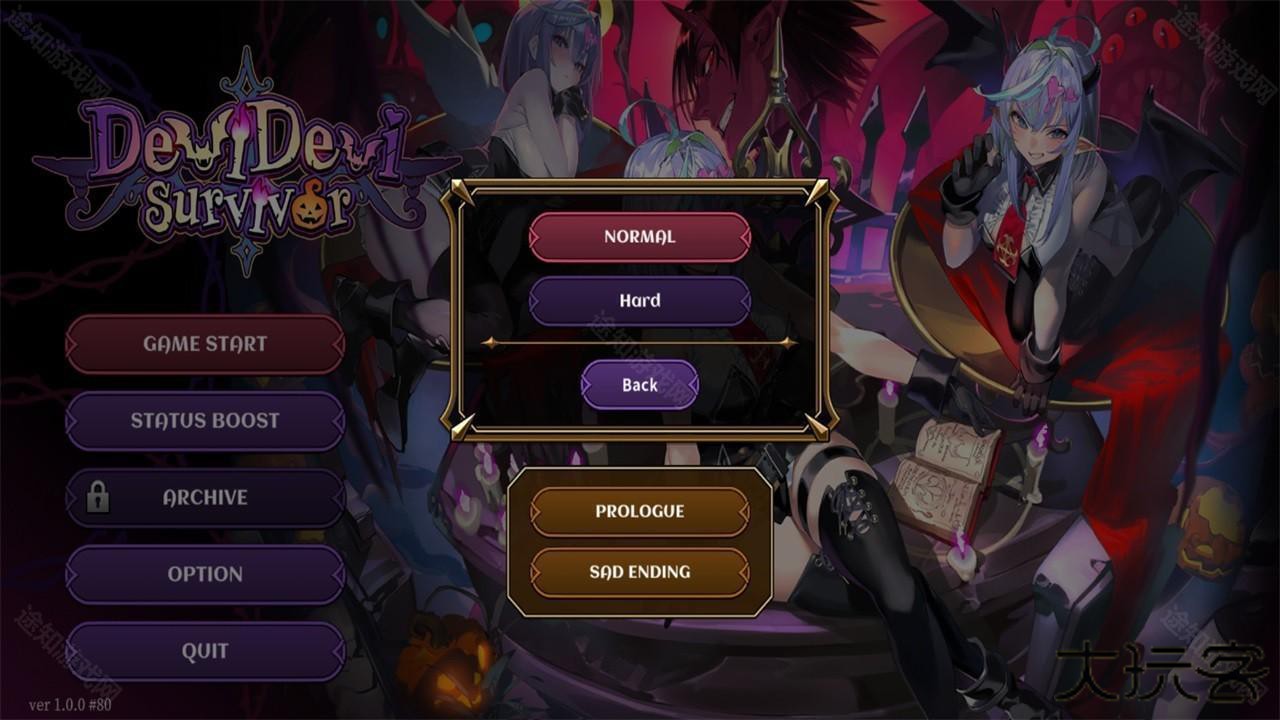Viewport: 1280px width, 720px height.
Task: Collapse the difficulty panel with Back
Action: coord(639,385)
